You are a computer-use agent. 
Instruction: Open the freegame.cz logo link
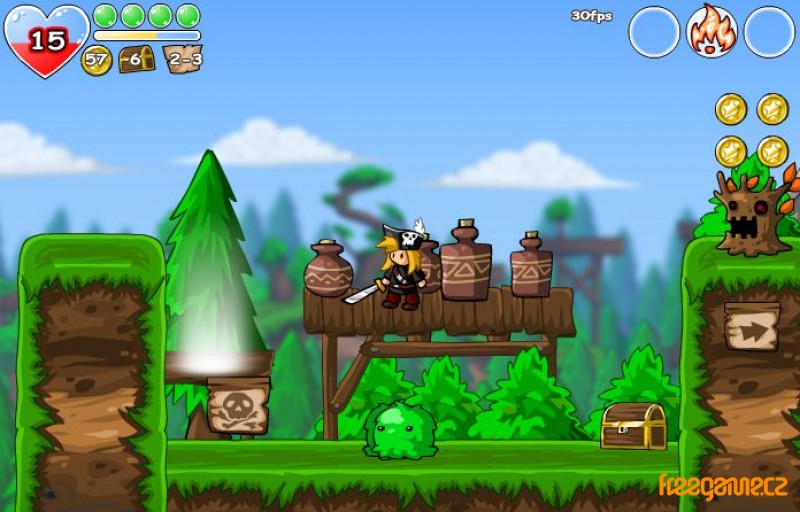pos(722,485)
